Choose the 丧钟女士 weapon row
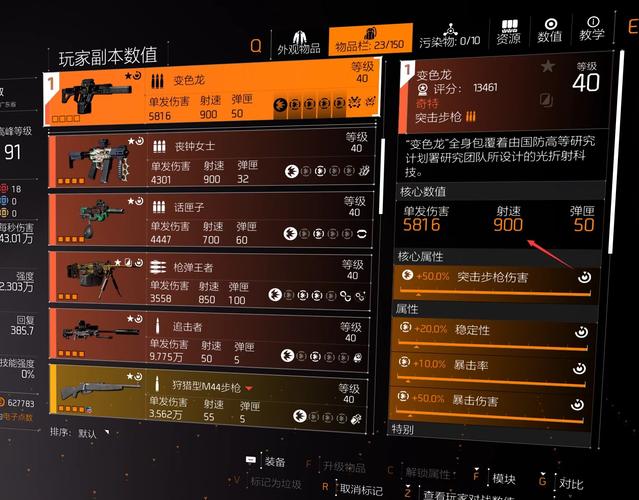The height and width of the screenshot is (500, 639). [x=217, y=160]
